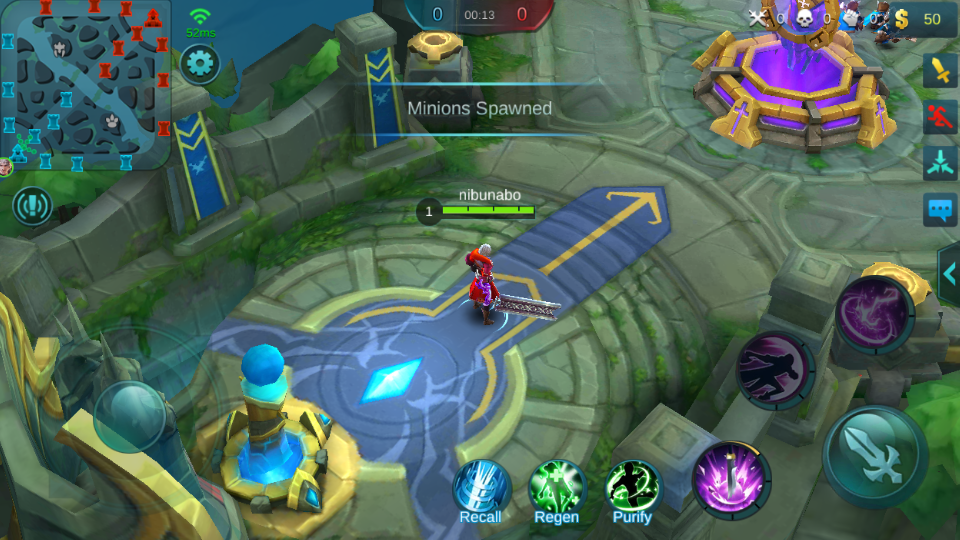Cast the purple sword-strike skill
This screenshot has height=540, width=960.
click(x=731, y=480)
